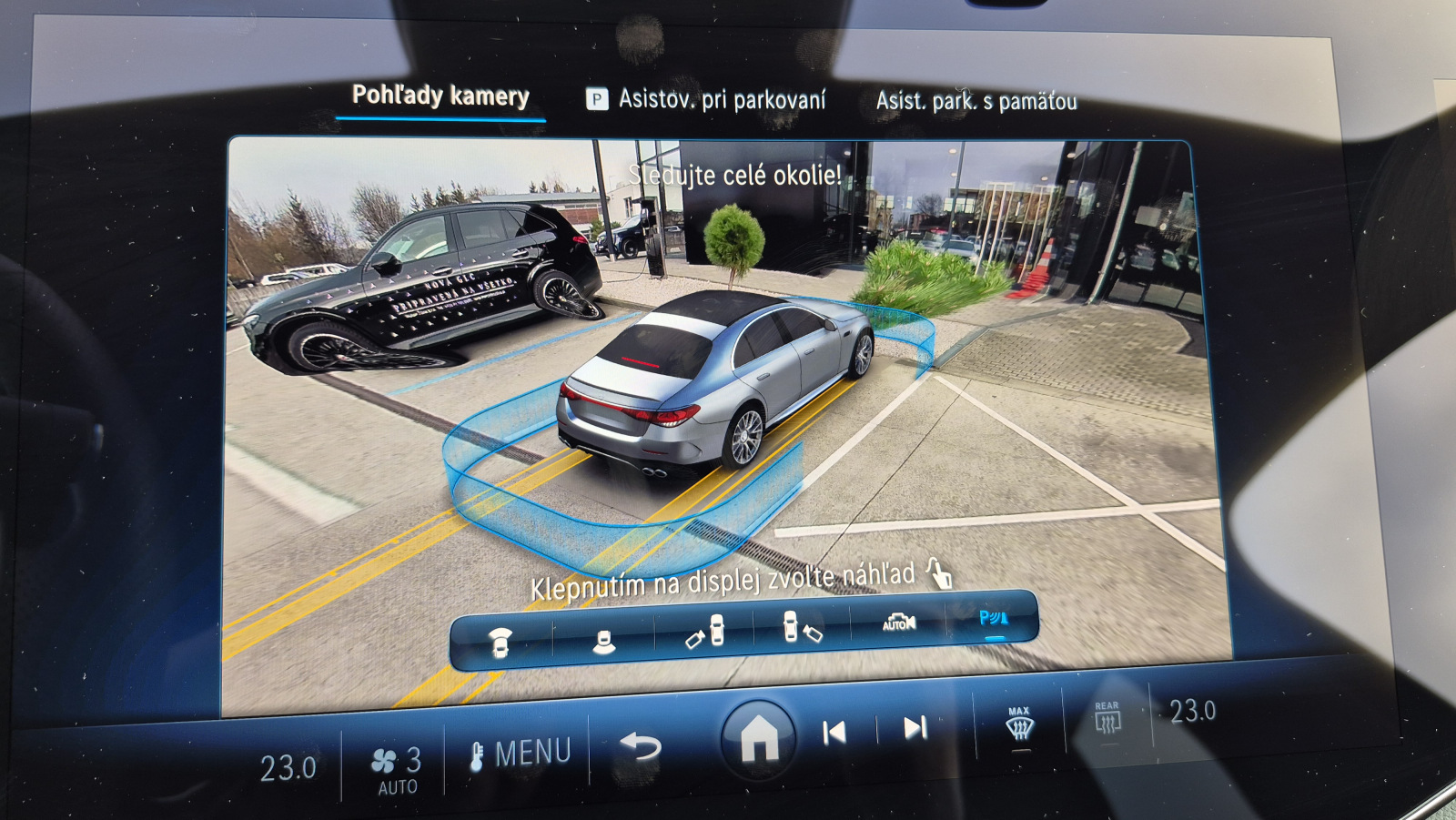This screenshot has width=1456, height=820.
Task: Pick the right-side camera view icon
Action: [802, 627]
